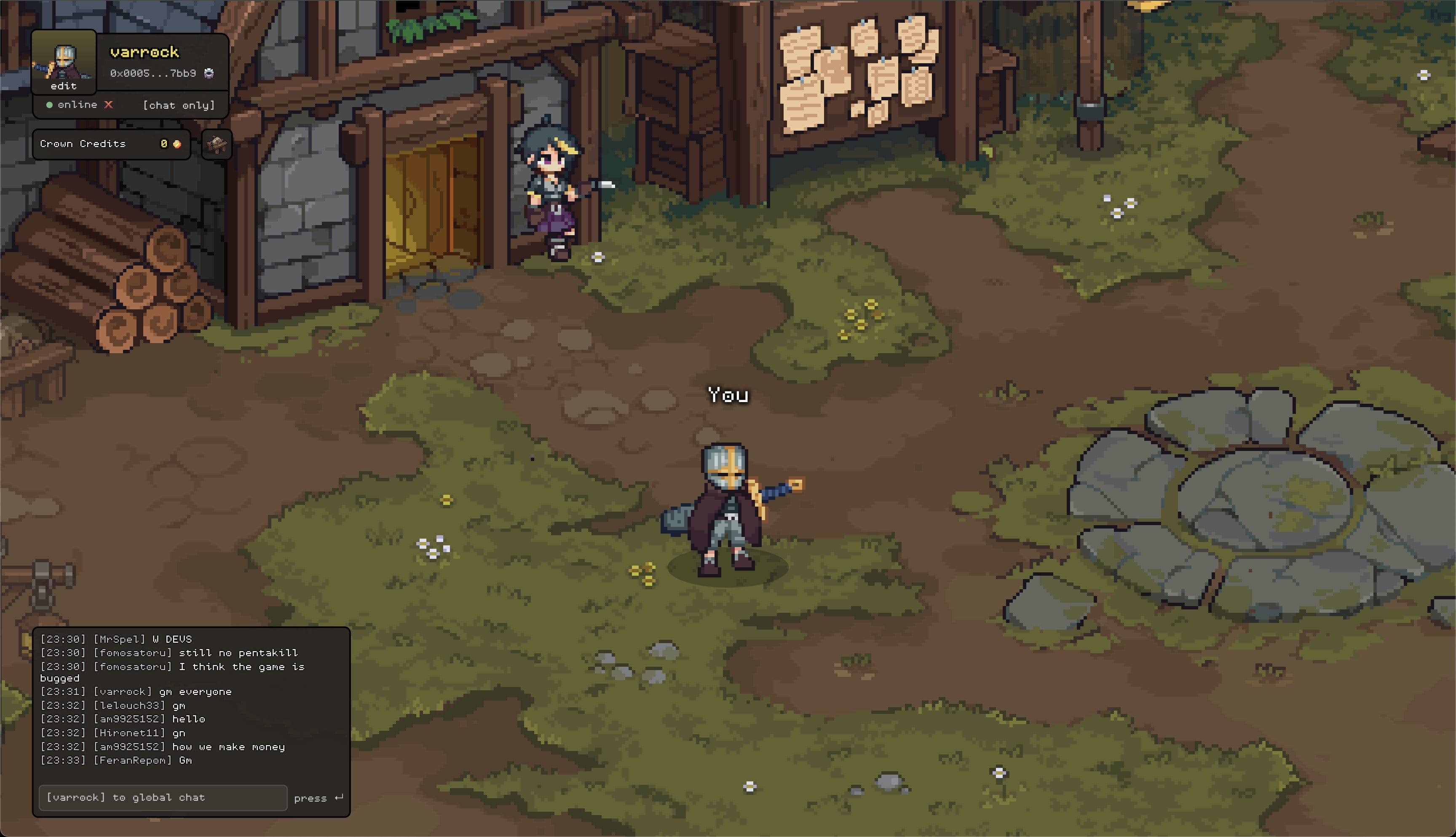Open the wooden workbench icon button
Image resolution: width=1456 pixels, height=837 pixels.
217,144
